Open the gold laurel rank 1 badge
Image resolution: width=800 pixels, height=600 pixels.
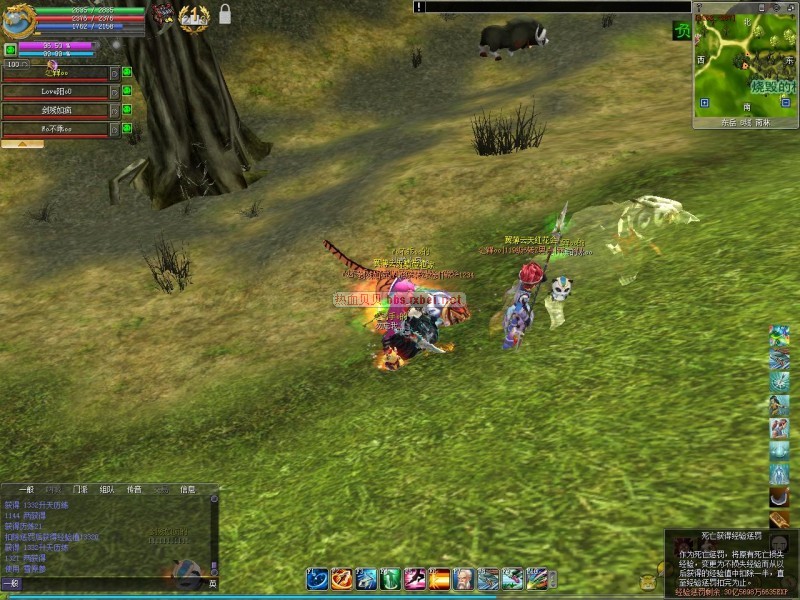tap(194, 16)
